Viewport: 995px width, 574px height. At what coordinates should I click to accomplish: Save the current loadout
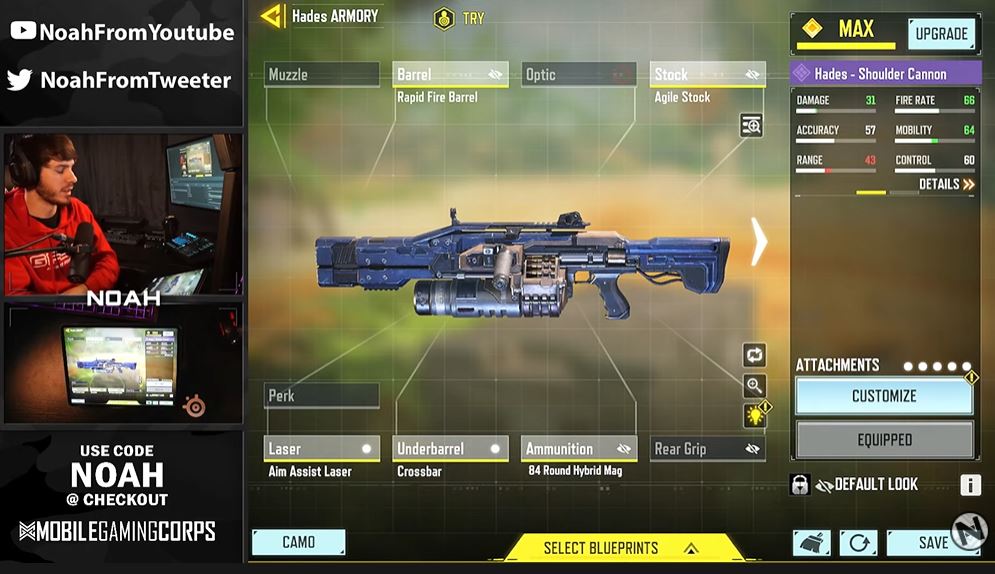(x=933, y=542)
